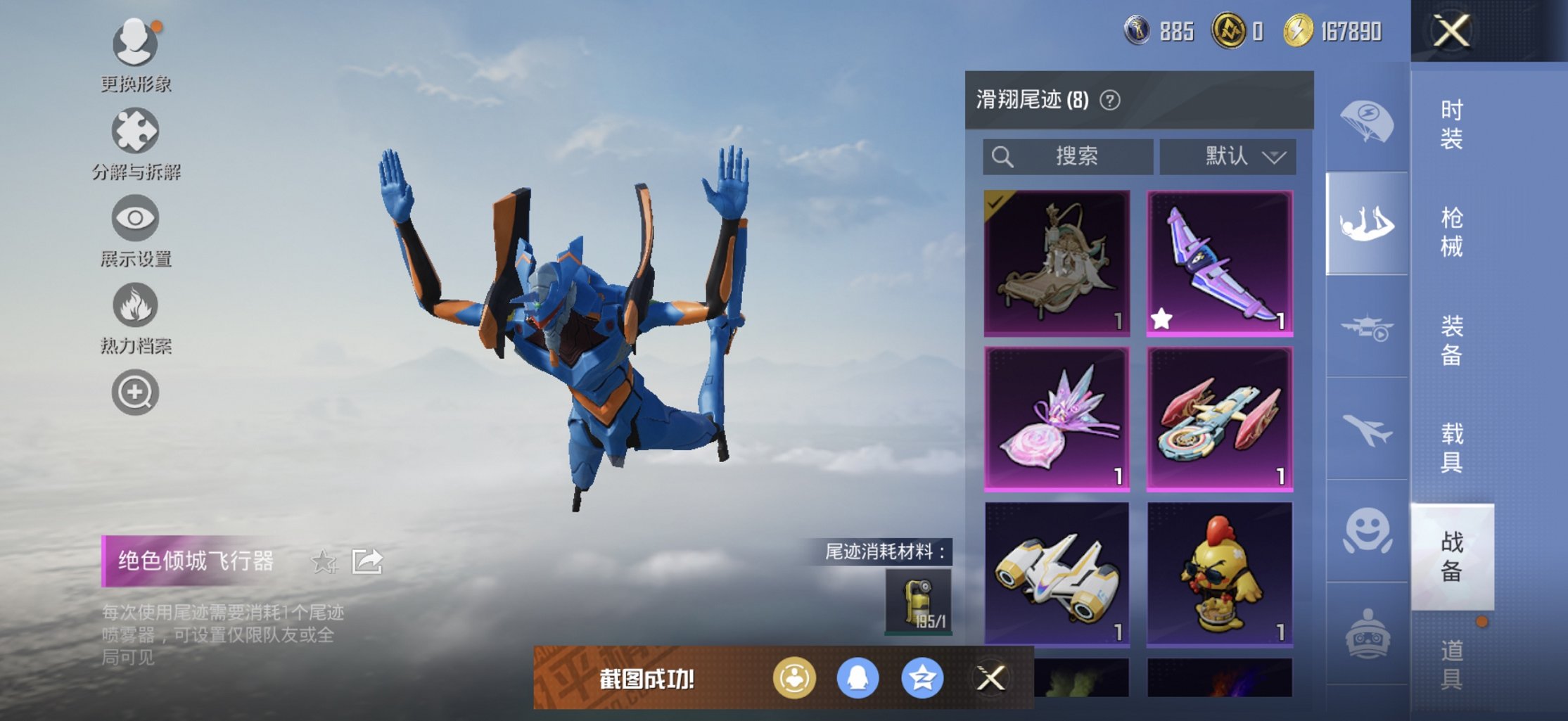Open the 默认 sorting dropdown

(x=1228, y=156)
